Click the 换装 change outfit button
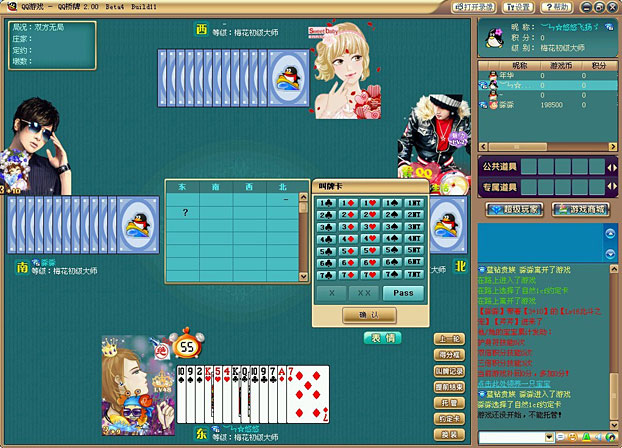622x448 pixels. pyautogui.click(x=450, y=435)
